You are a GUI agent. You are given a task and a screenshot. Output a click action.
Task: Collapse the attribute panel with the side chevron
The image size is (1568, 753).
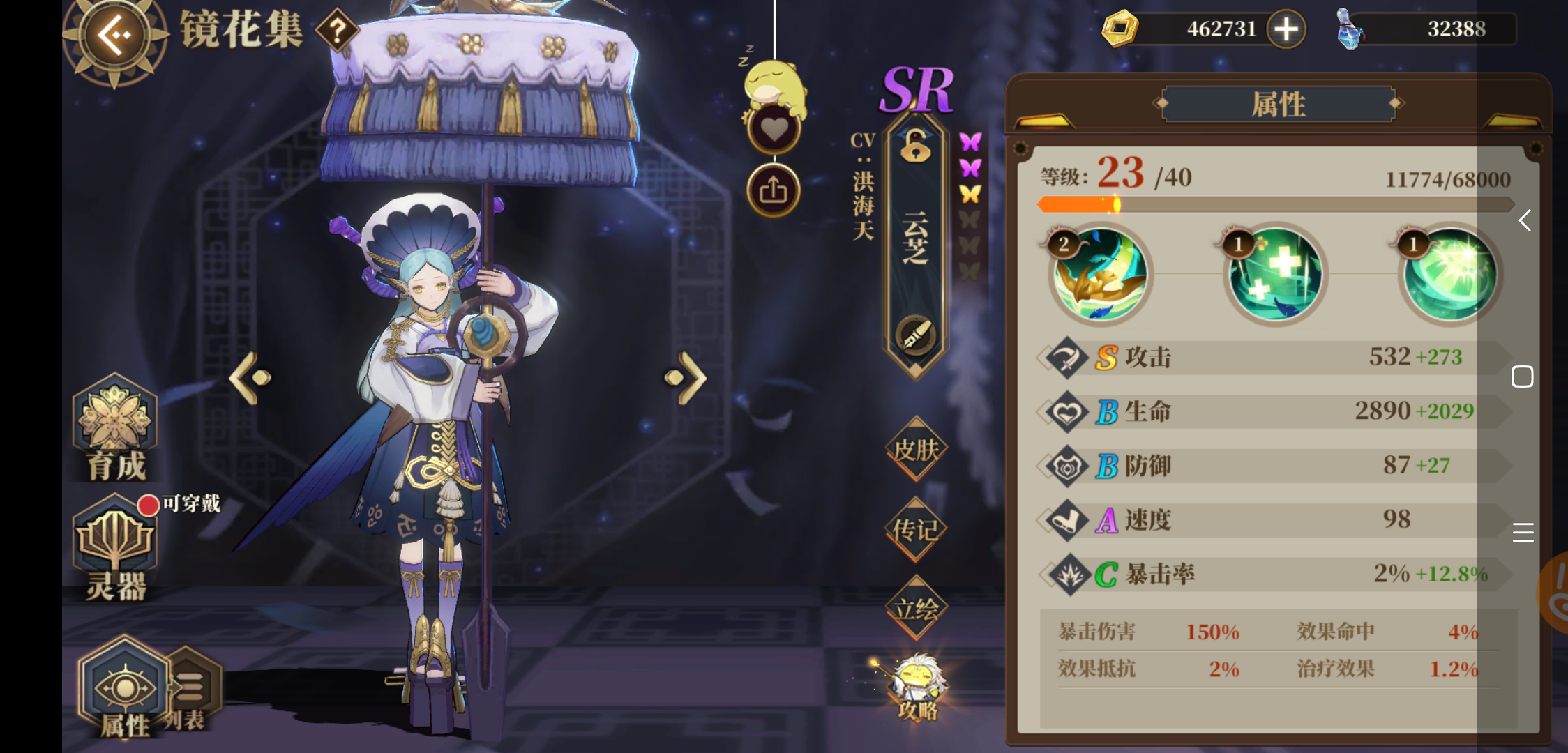(1525, 221)
